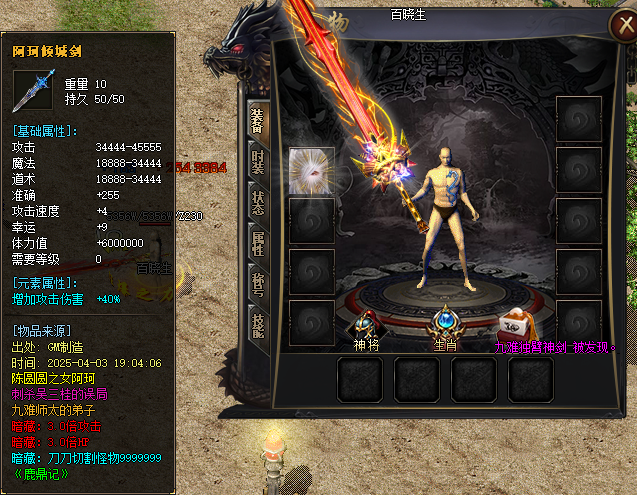Open the 称号 titles tab

coord(257,284)
